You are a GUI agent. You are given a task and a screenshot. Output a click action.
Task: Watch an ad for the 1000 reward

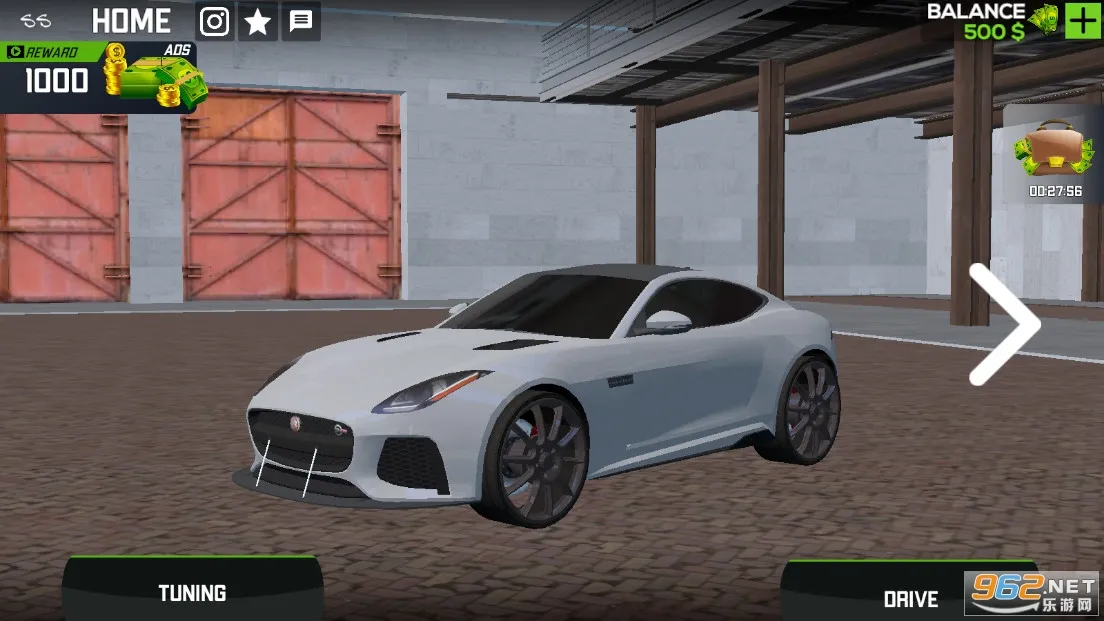coord(100,76)
